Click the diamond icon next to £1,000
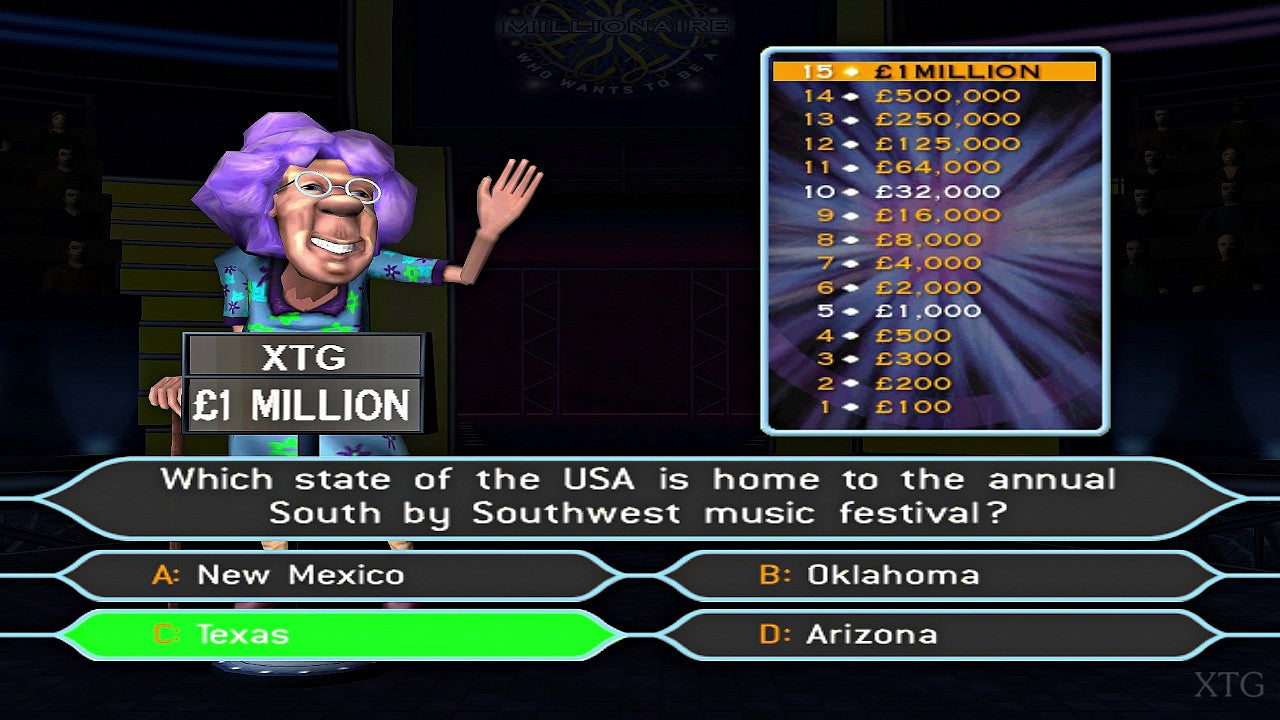The height and width of the screenshot is (720, 1280). coord(849,311)
